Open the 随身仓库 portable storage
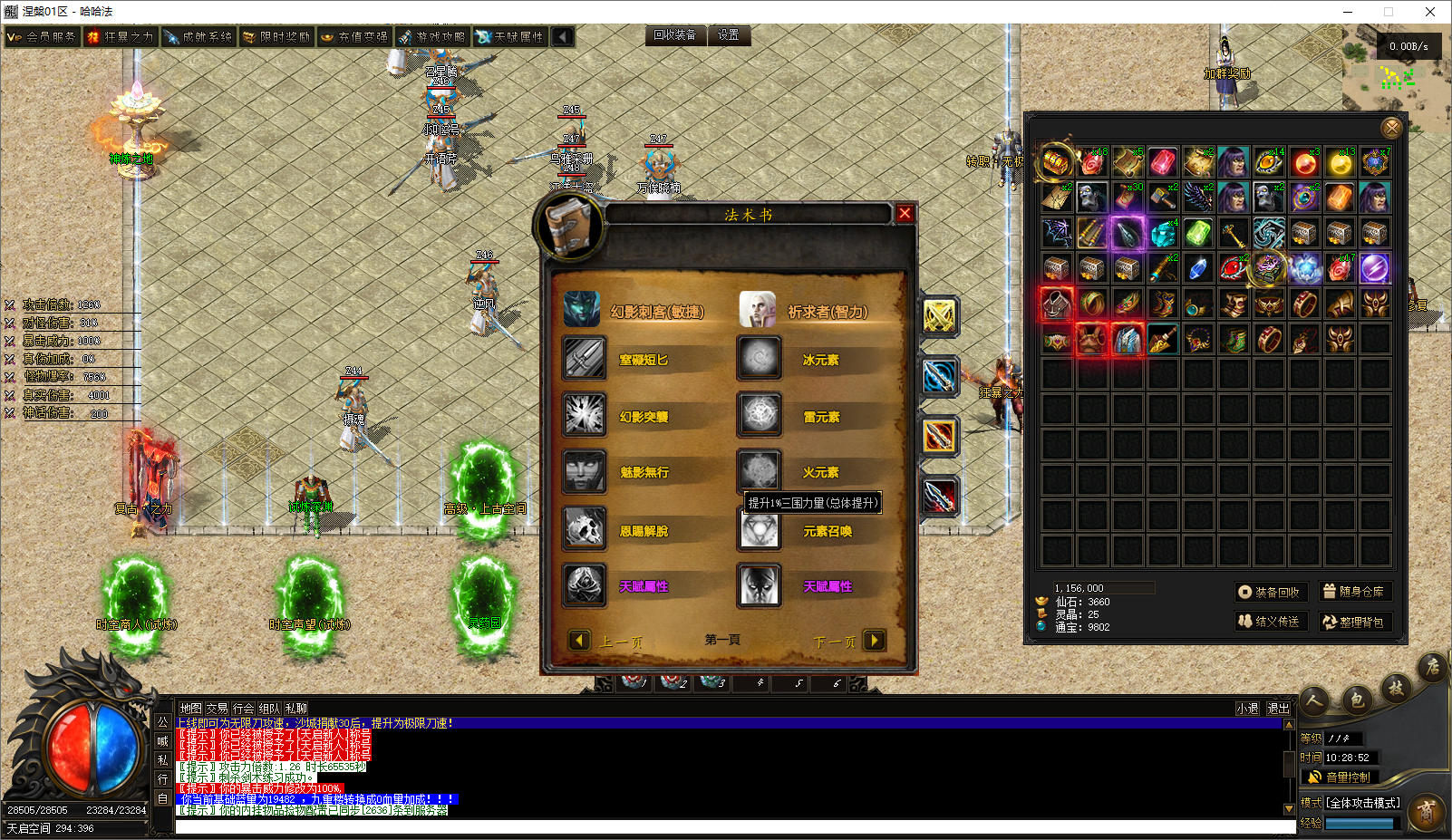 (1354, 592)
